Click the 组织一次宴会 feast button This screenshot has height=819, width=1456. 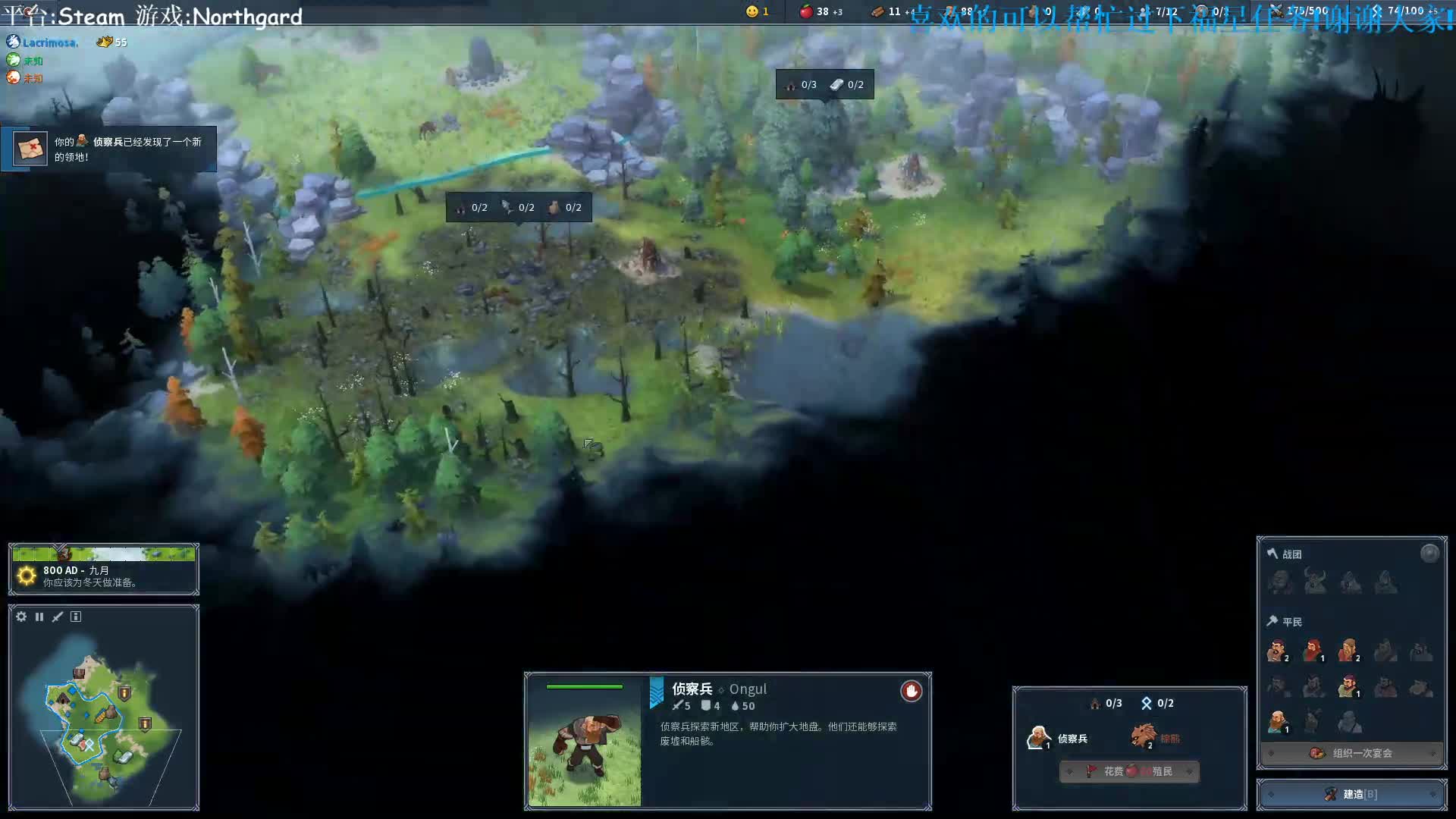[x=1351, y=753]
